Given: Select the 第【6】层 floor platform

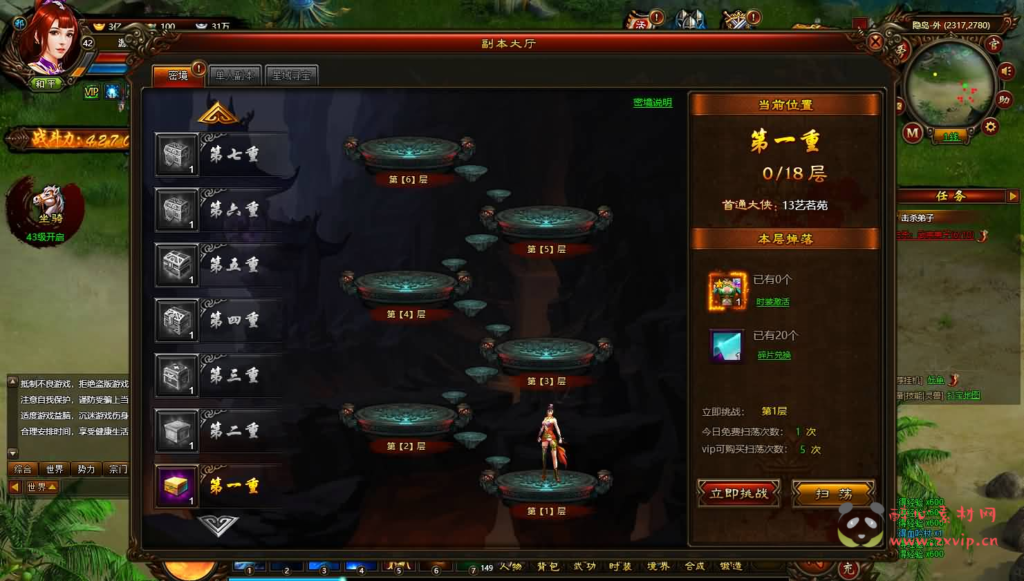Looking at the screenshot, I should coord(408,155).
